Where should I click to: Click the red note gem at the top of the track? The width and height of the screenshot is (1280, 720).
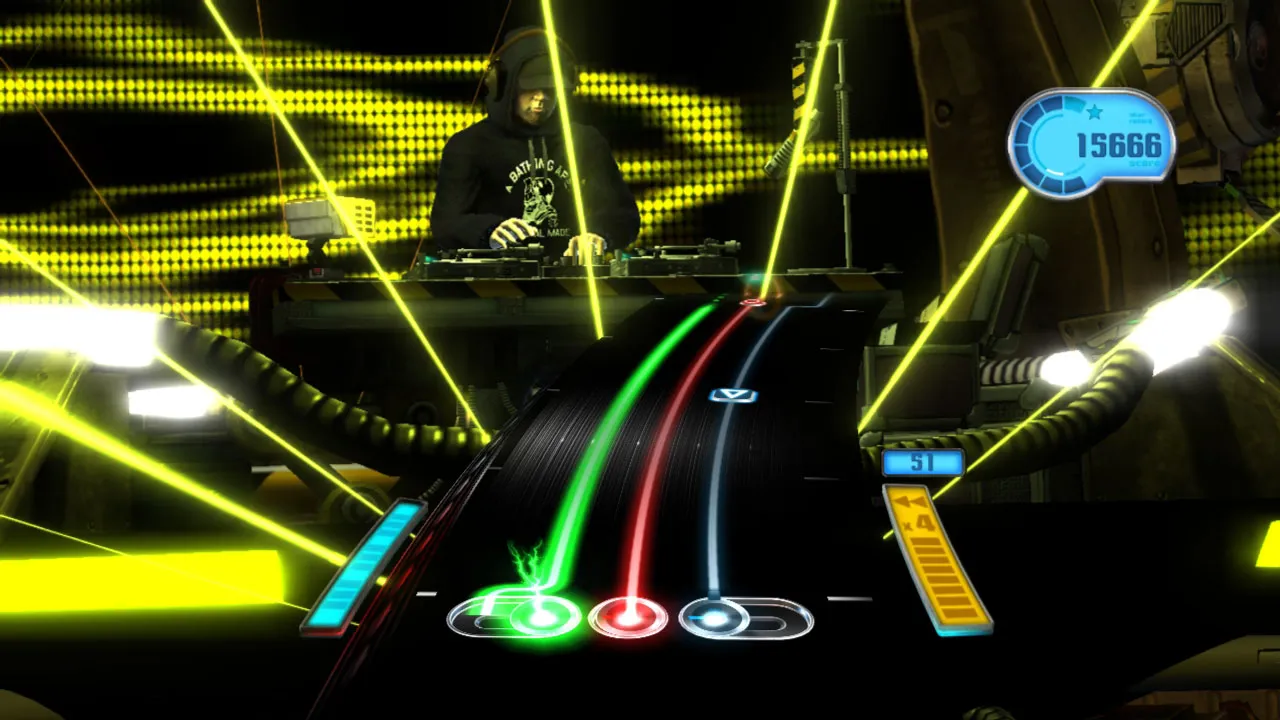click(x=753, y=305)
